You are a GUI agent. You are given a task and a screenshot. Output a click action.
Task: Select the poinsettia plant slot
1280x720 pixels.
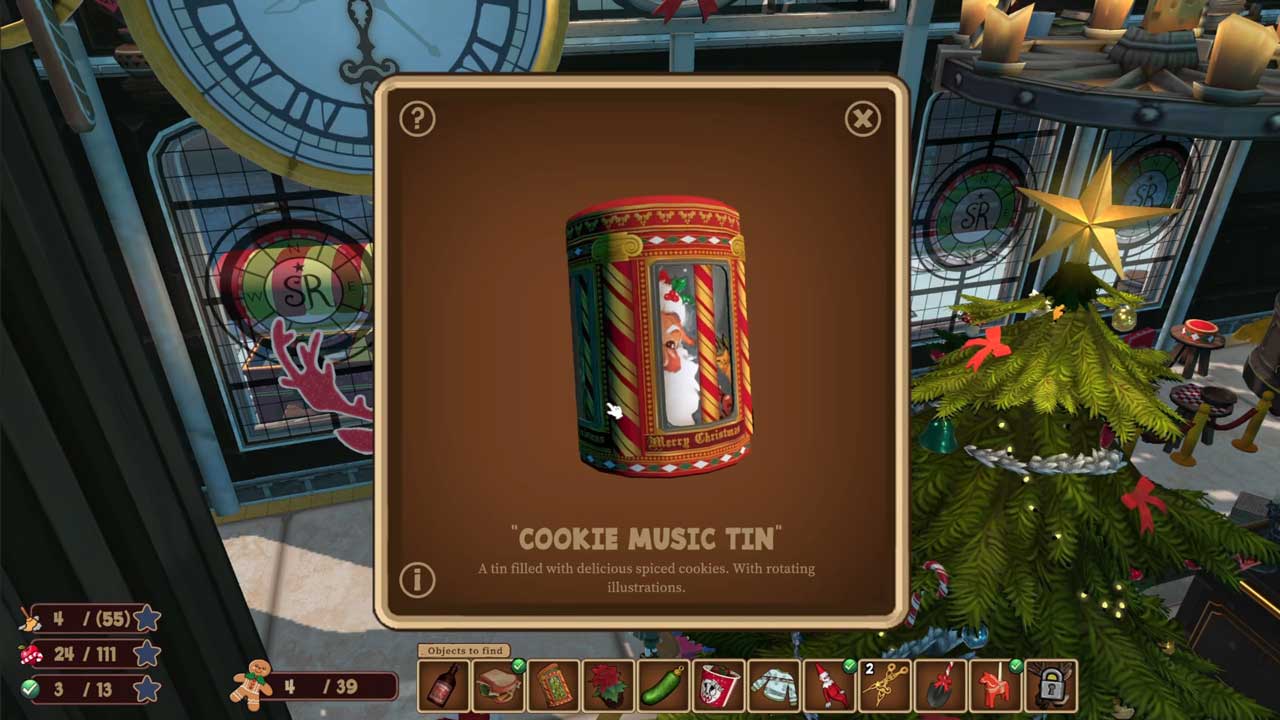609,686
